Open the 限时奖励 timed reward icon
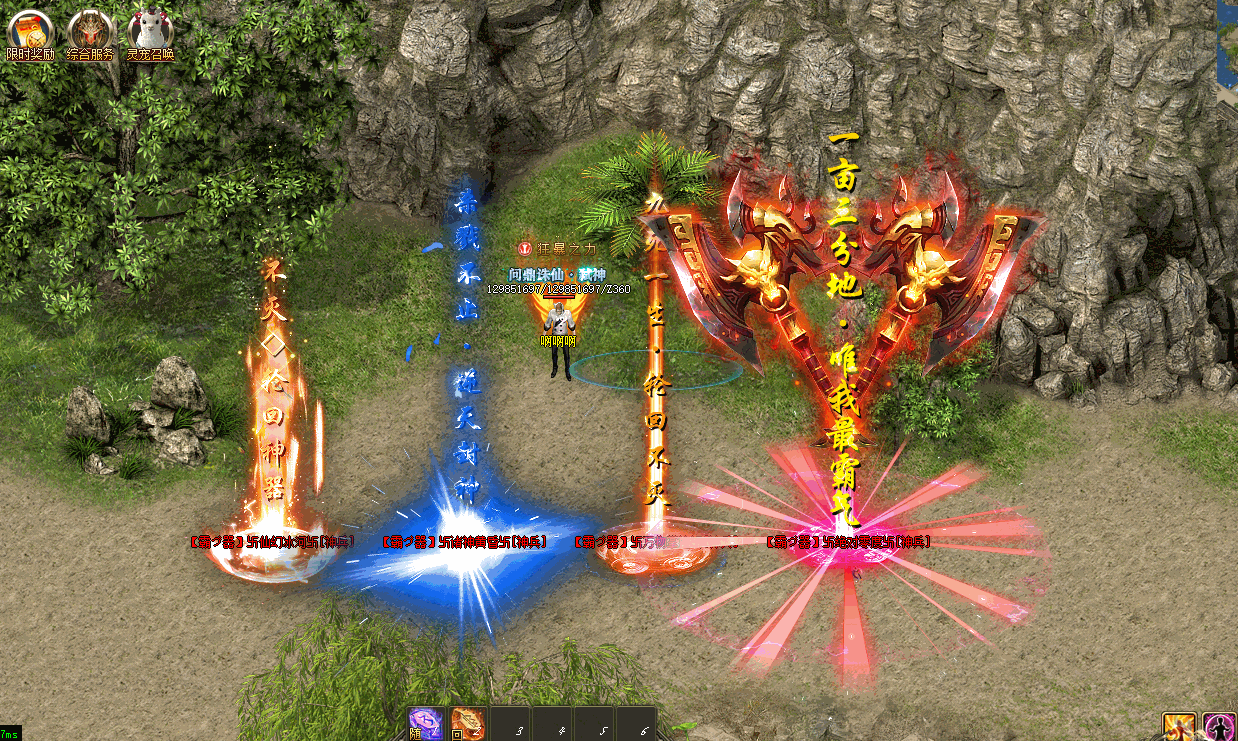 pyautogui.click(x=29, y=32)
